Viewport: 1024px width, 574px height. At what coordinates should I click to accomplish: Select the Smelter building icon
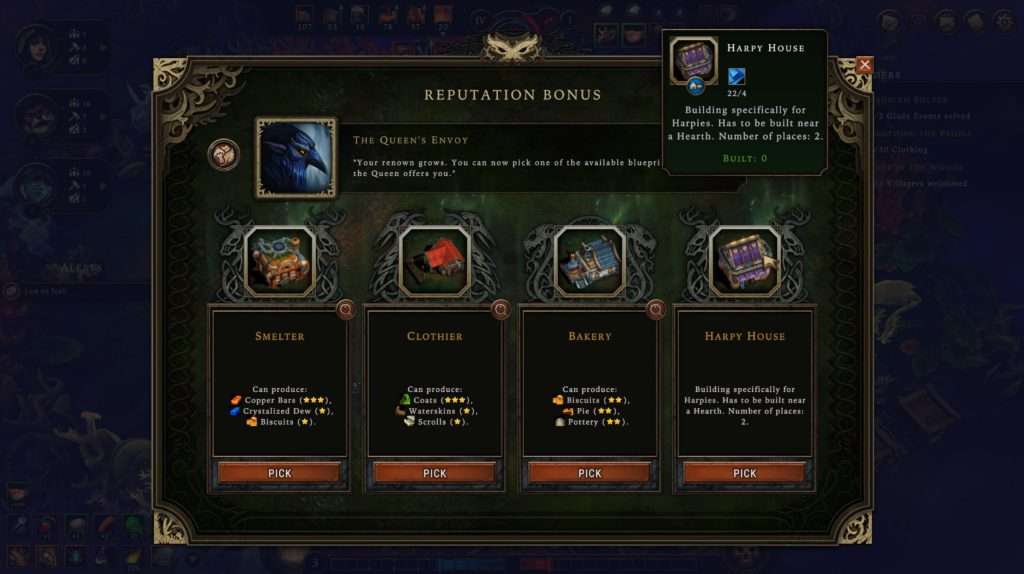click(x=280, y=261)
